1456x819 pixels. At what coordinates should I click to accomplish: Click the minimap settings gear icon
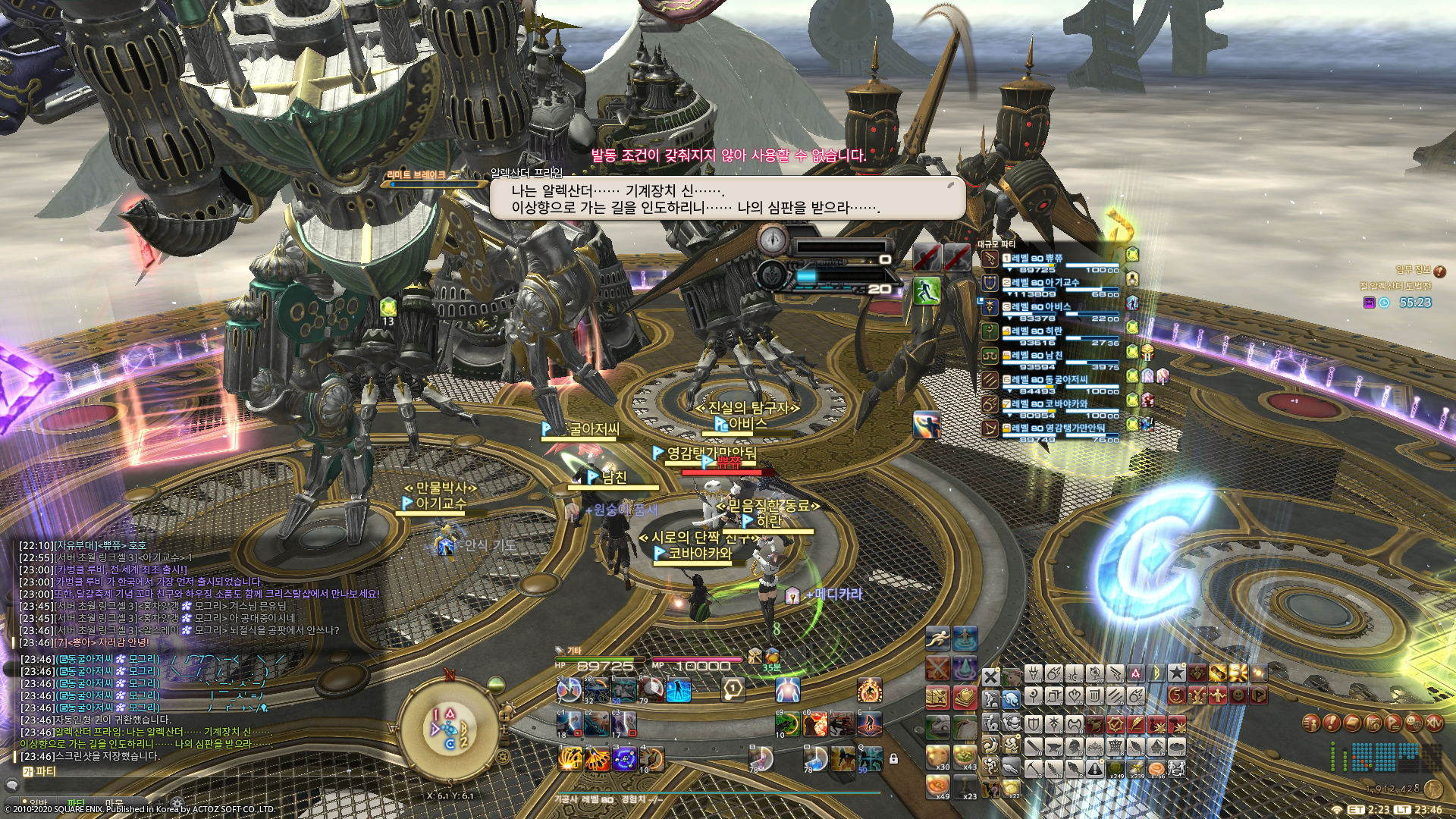[502, 757]
